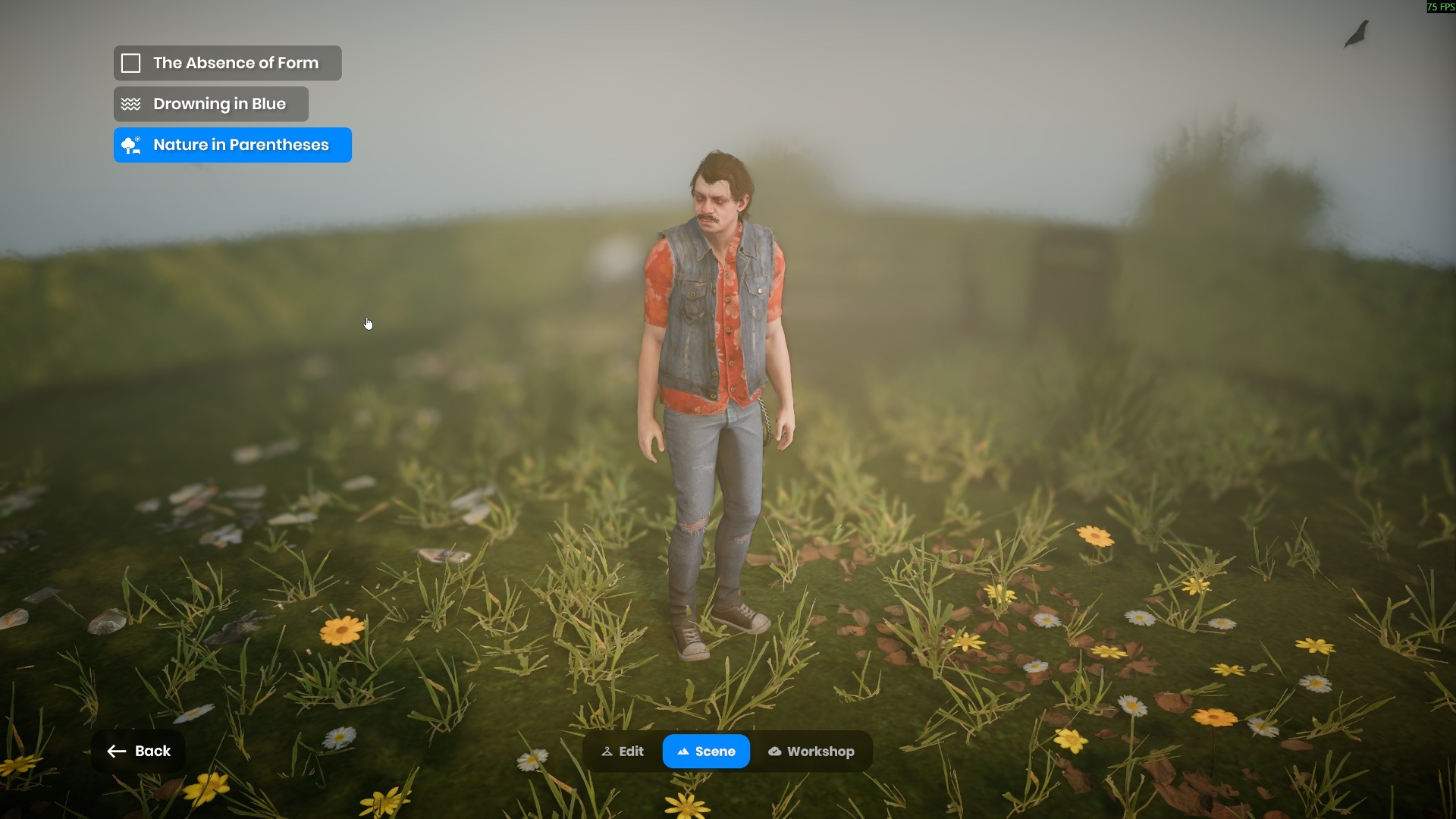Image resolution: width=1456 pixels, height=819 pixels.
Task: Choose the Drowning in Blue scene
Action: click(x=211, y=104)
